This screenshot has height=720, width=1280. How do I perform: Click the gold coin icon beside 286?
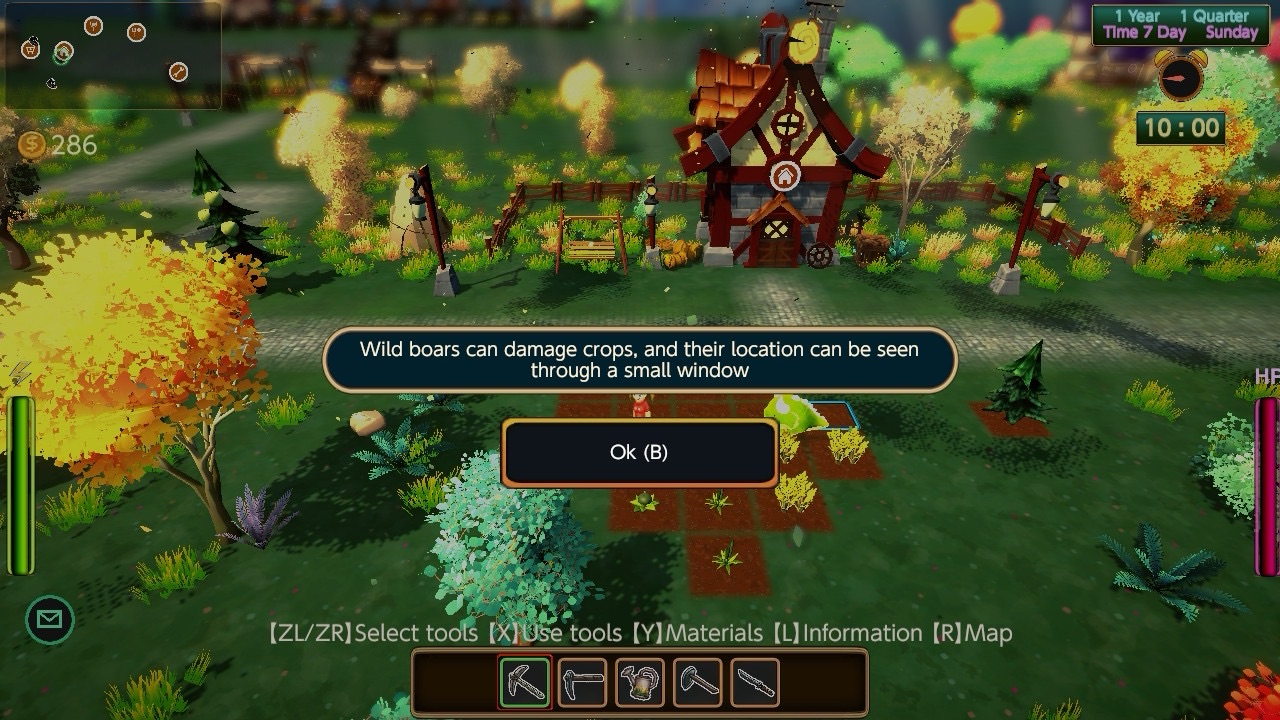coord(30,146)
